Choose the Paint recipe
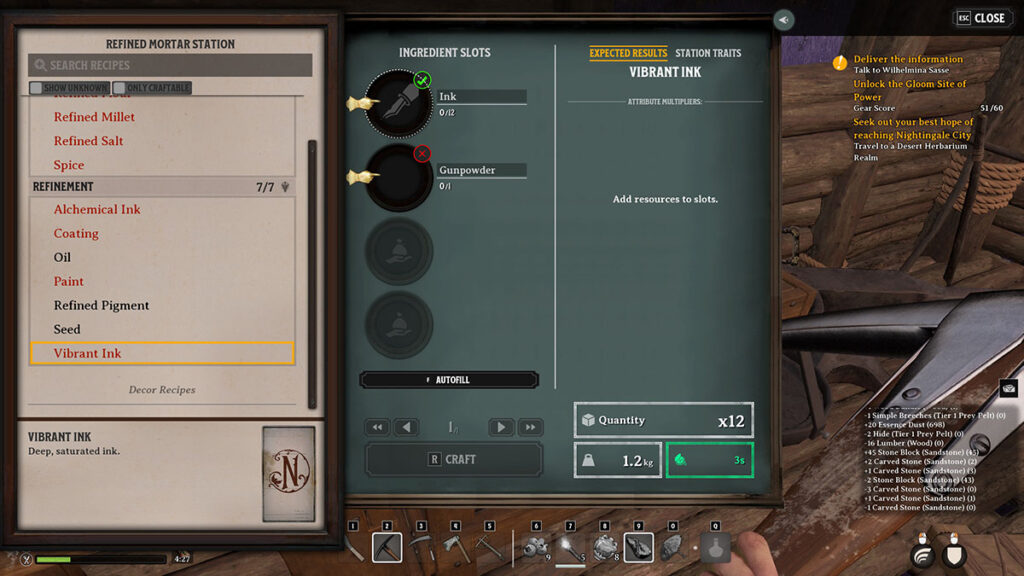1024x576 pixels. [x=69, y=281]
